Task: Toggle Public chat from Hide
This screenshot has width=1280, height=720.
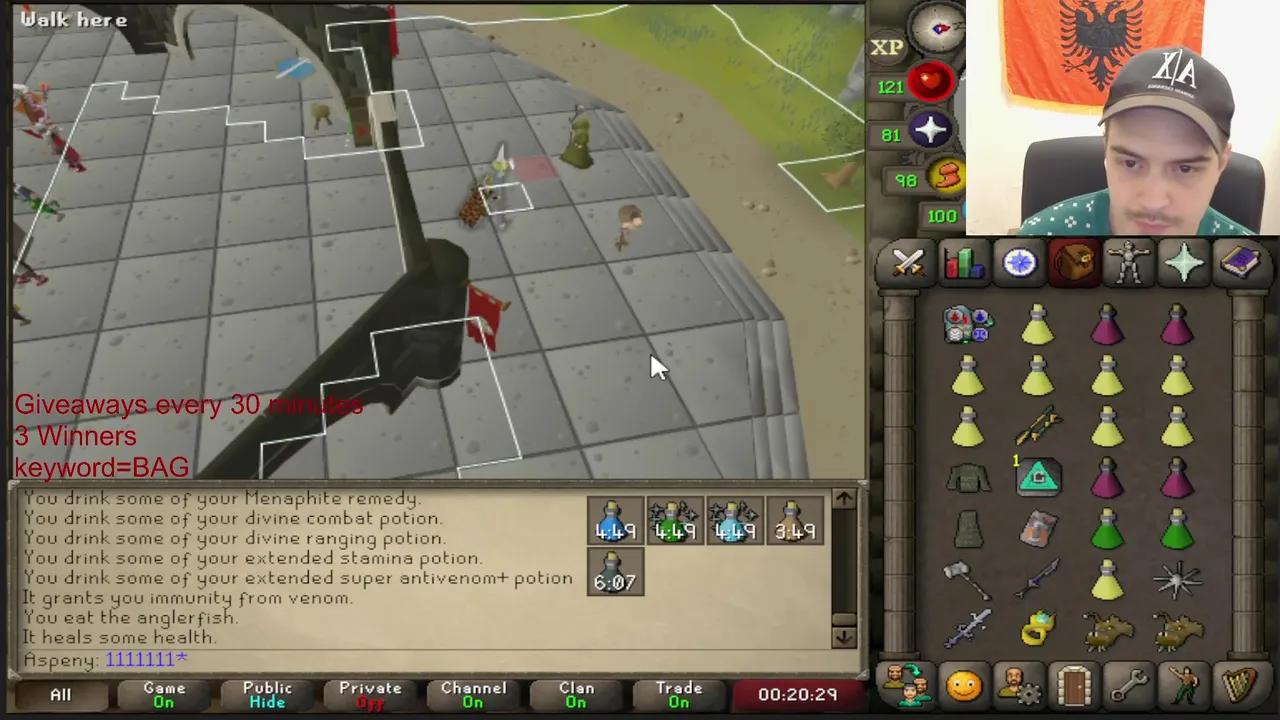Action: click(x=267, y=694)
